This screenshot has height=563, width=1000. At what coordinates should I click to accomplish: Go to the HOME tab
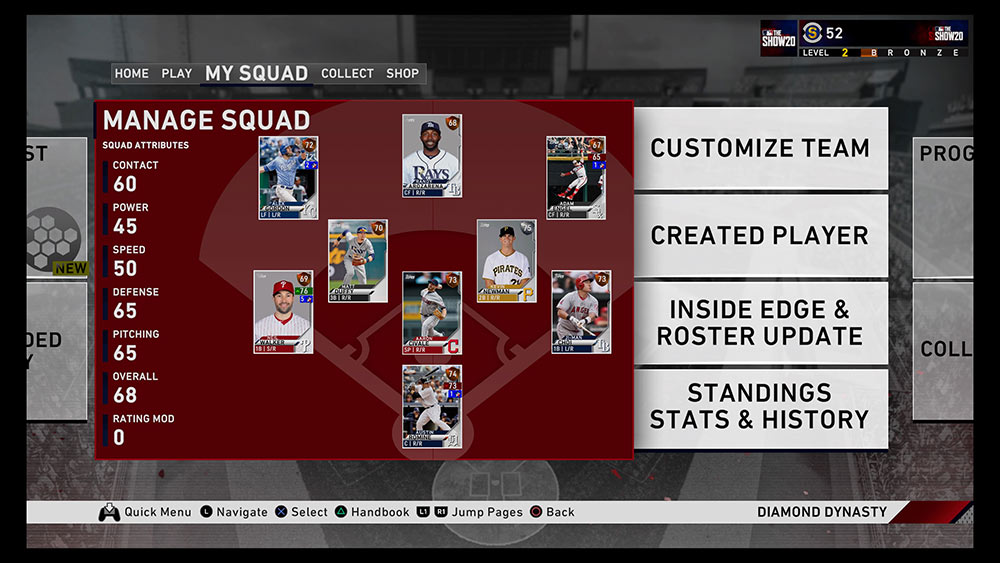point(131,74)
